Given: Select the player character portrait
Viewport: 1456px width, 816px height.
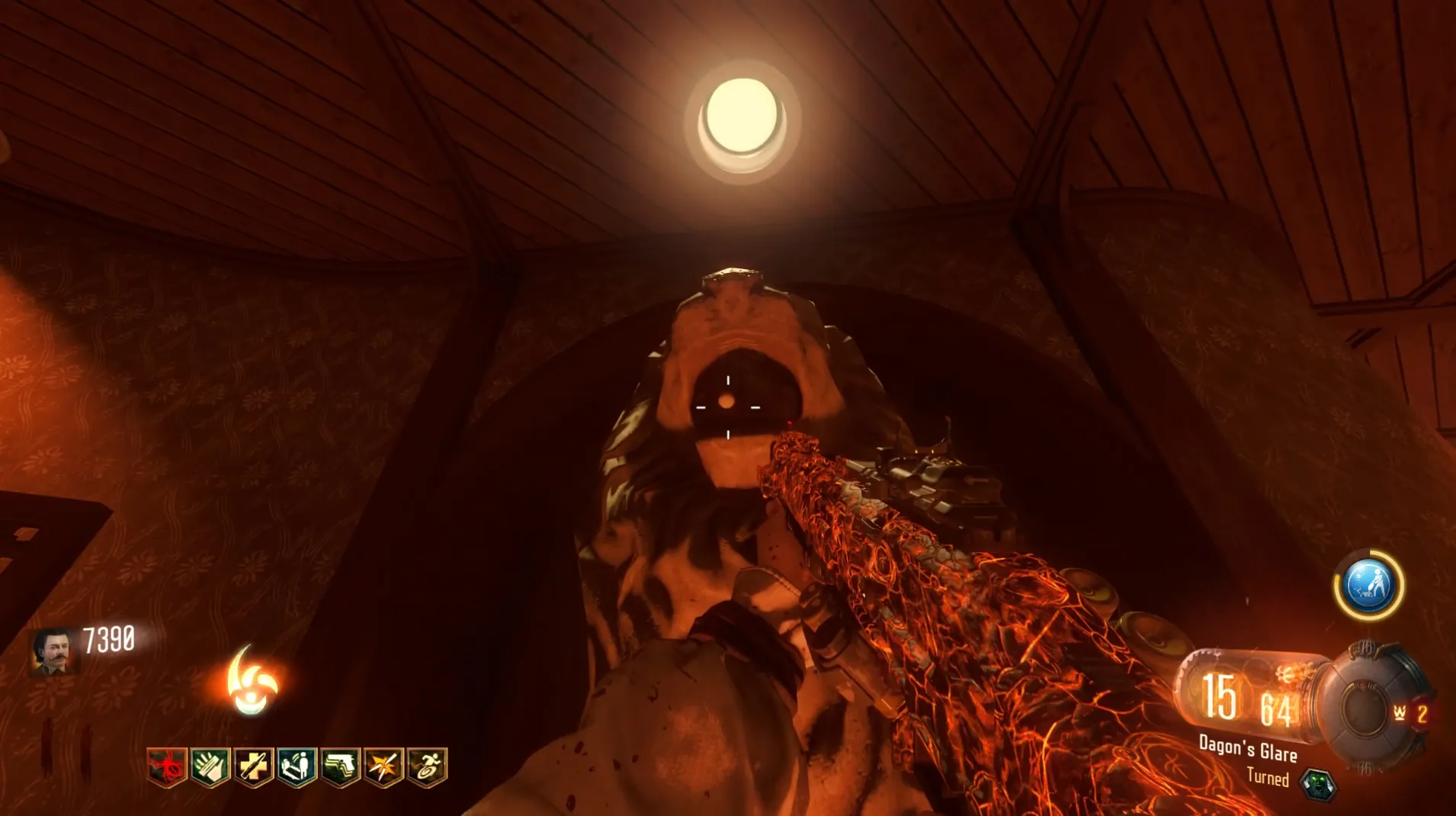Looking at the screenshot, I should 55,652.
